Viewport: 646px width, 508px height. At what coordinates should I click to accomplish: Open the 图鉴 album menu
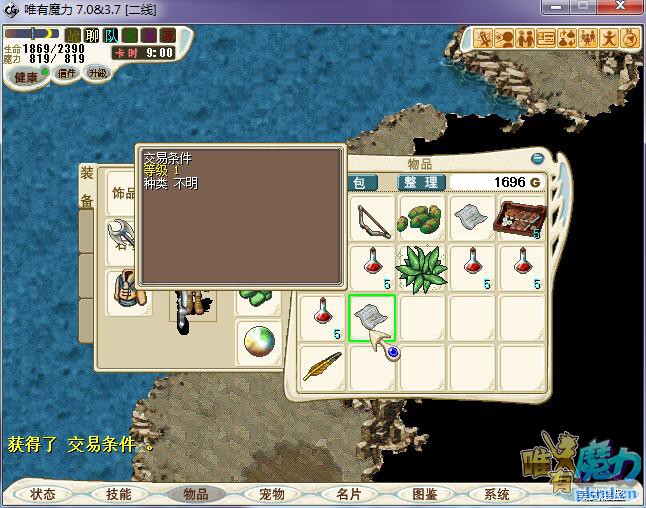tap(423, 494)
